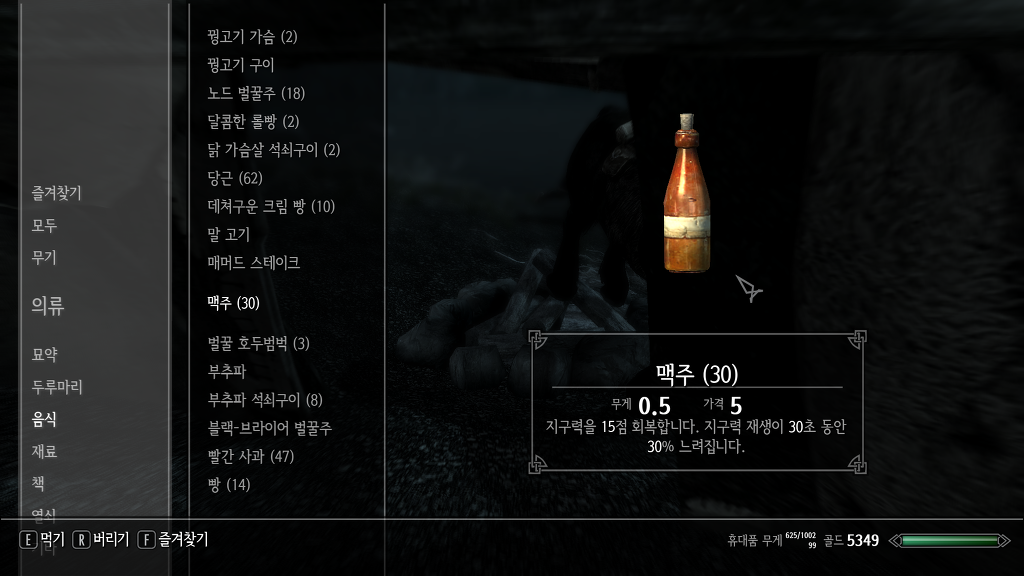Viewport: 1024px width, 576px height.
Task: Choose 블랙-브라이어 벌꿀주
Action: point(269,428)
